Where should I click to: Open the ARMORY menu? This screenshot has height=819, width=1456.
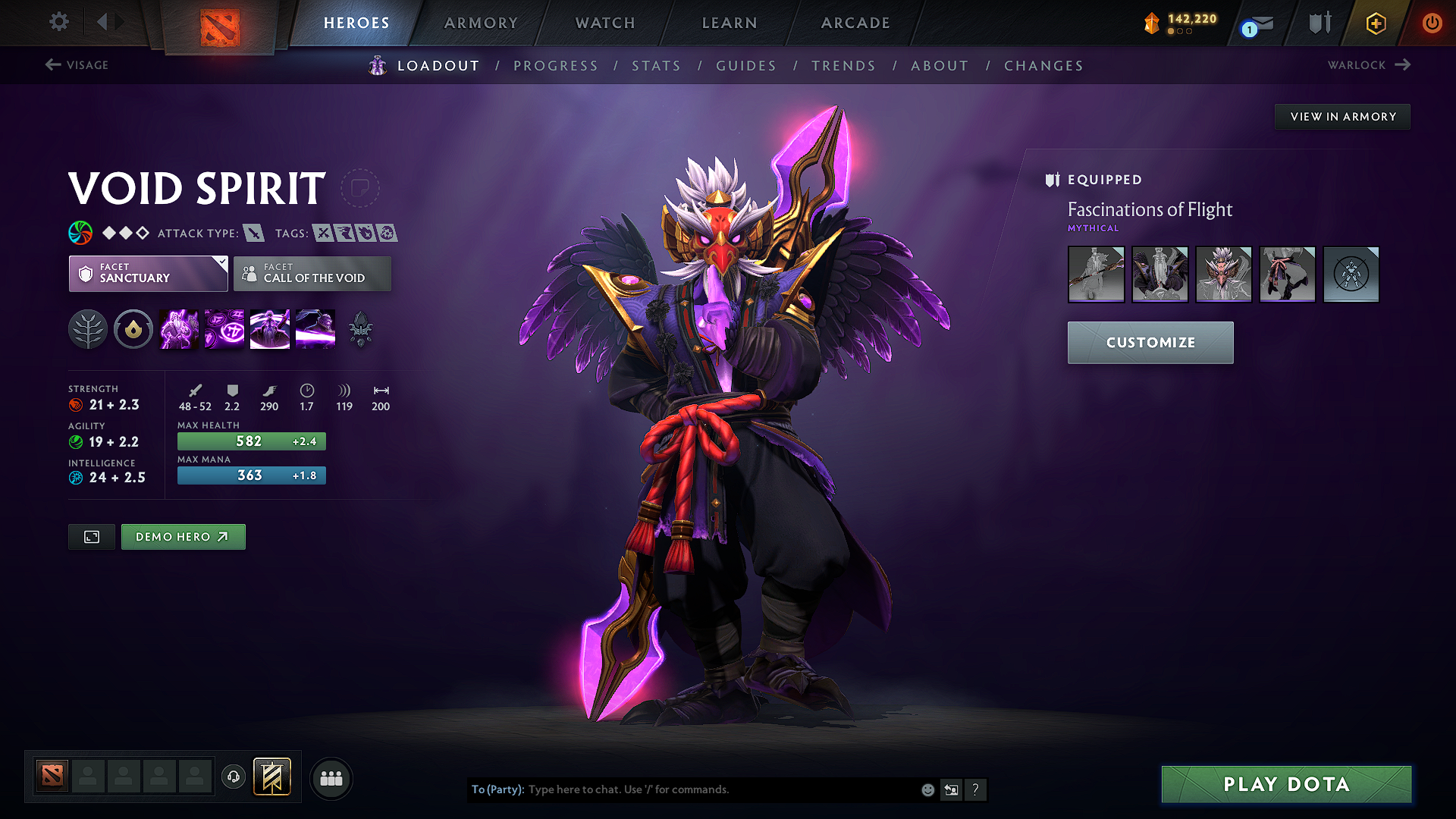point(481,23)
